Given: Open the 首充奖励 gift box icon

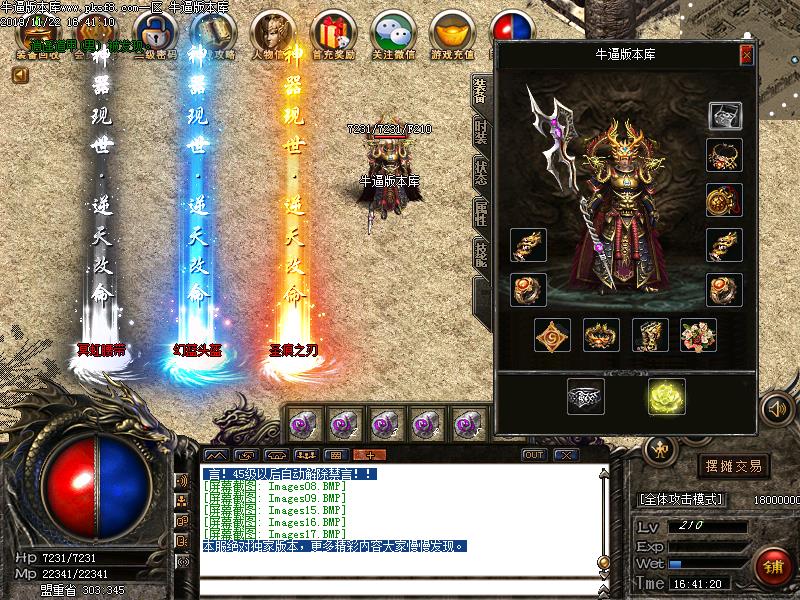Looking at the screenshot, I should (333, 34).
